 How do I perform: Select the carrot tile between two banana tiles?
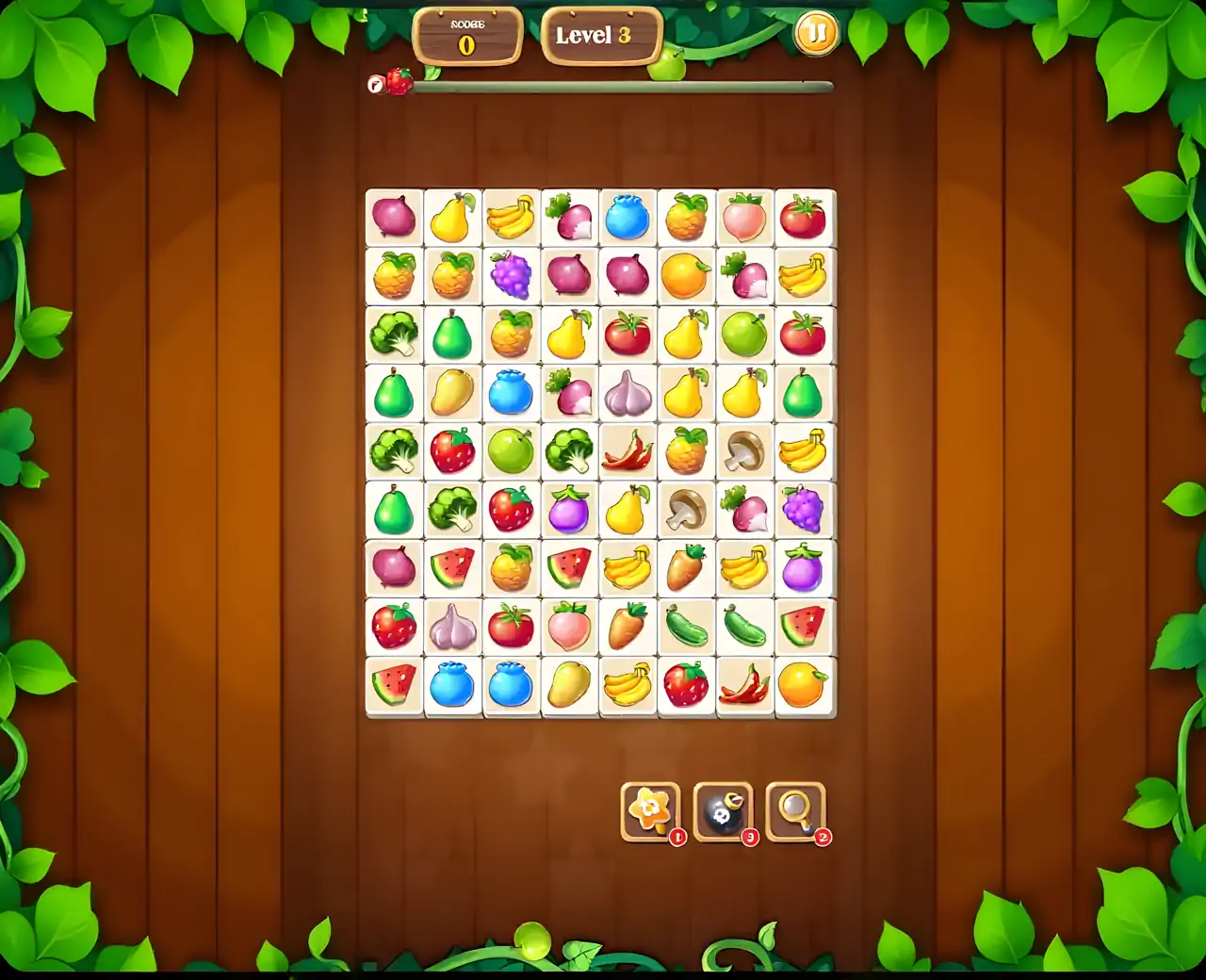click(x=686, y=568)
